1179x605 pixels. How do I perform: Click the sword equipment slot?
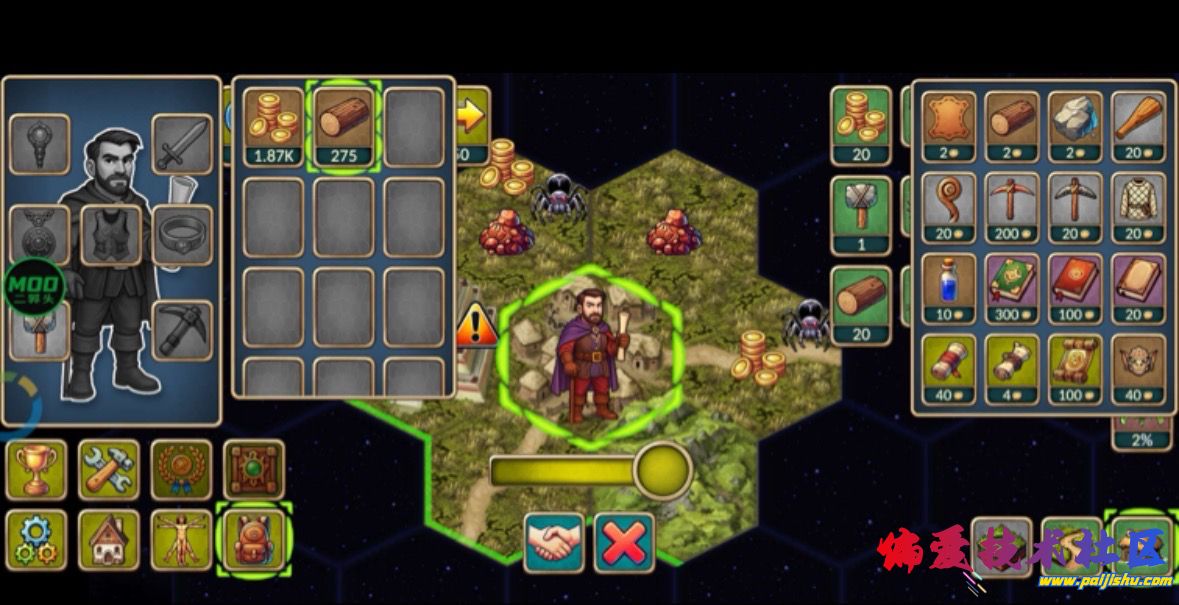coord(182,144)
